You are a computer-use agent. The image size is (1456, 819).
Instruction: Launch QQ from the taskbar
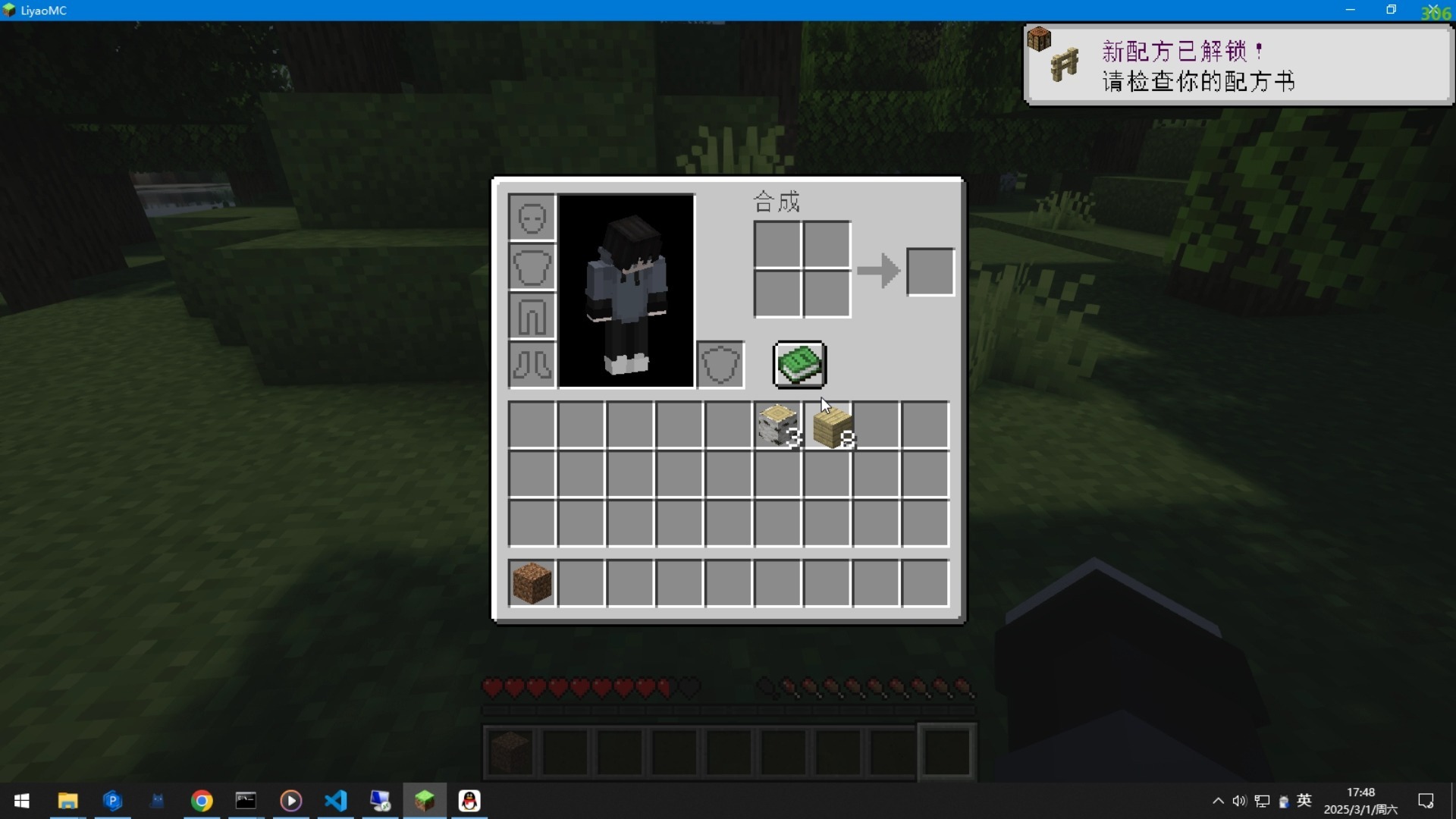click(469, 801)
